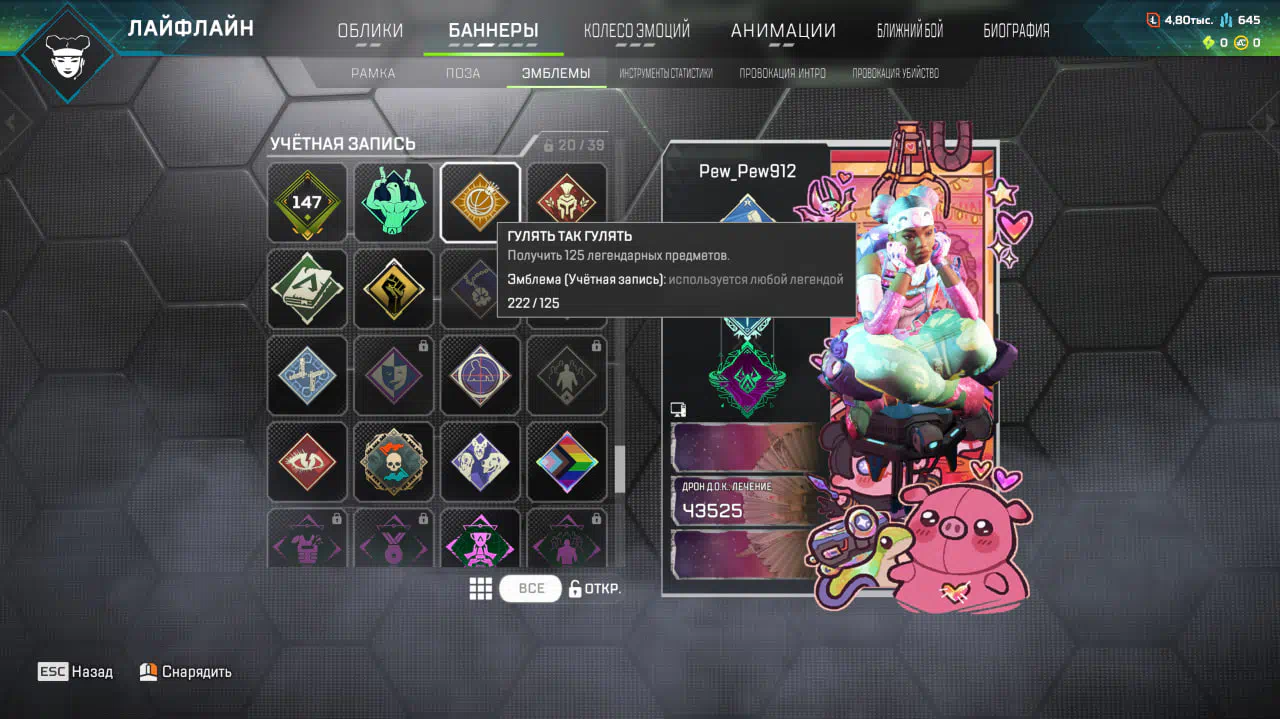Pick the golden raised fist badge
This screenshot has width=1280, height=719.
click(394, 289)
